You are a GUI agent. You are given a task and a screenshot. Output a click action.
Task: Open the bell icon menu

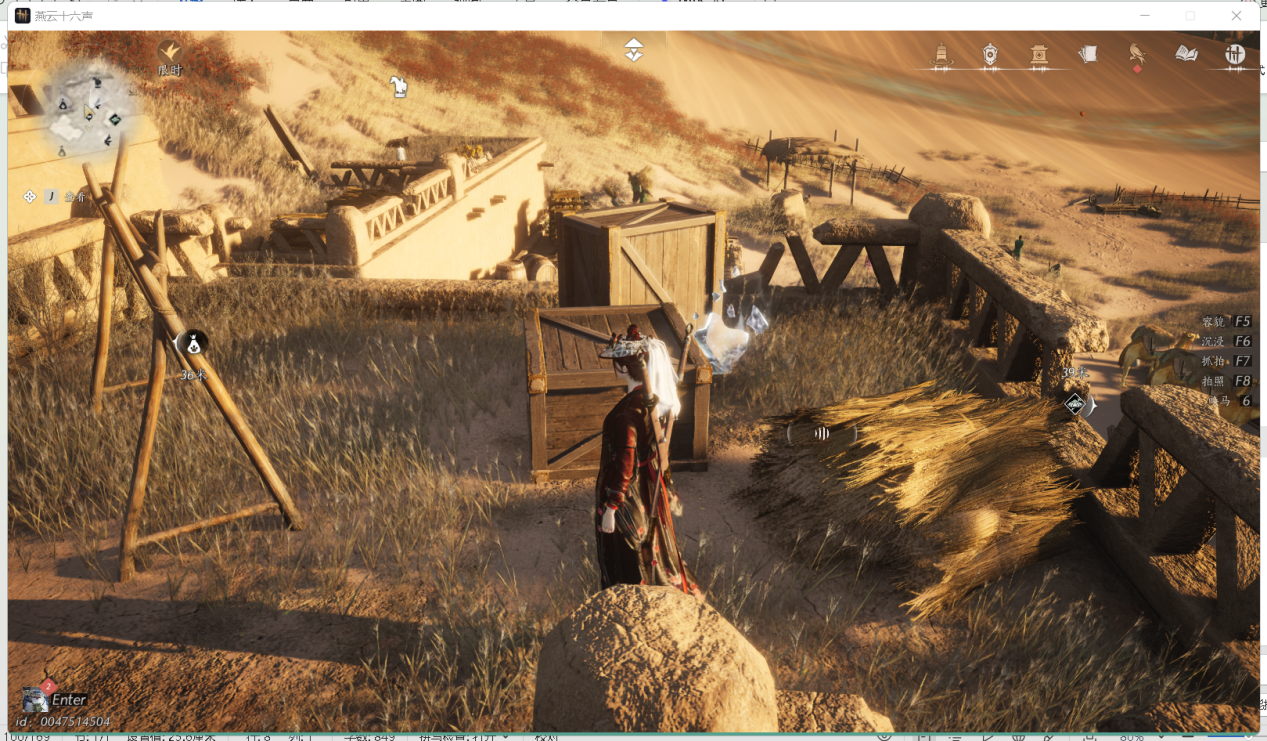pyautogui.click(x=941, y=55)
